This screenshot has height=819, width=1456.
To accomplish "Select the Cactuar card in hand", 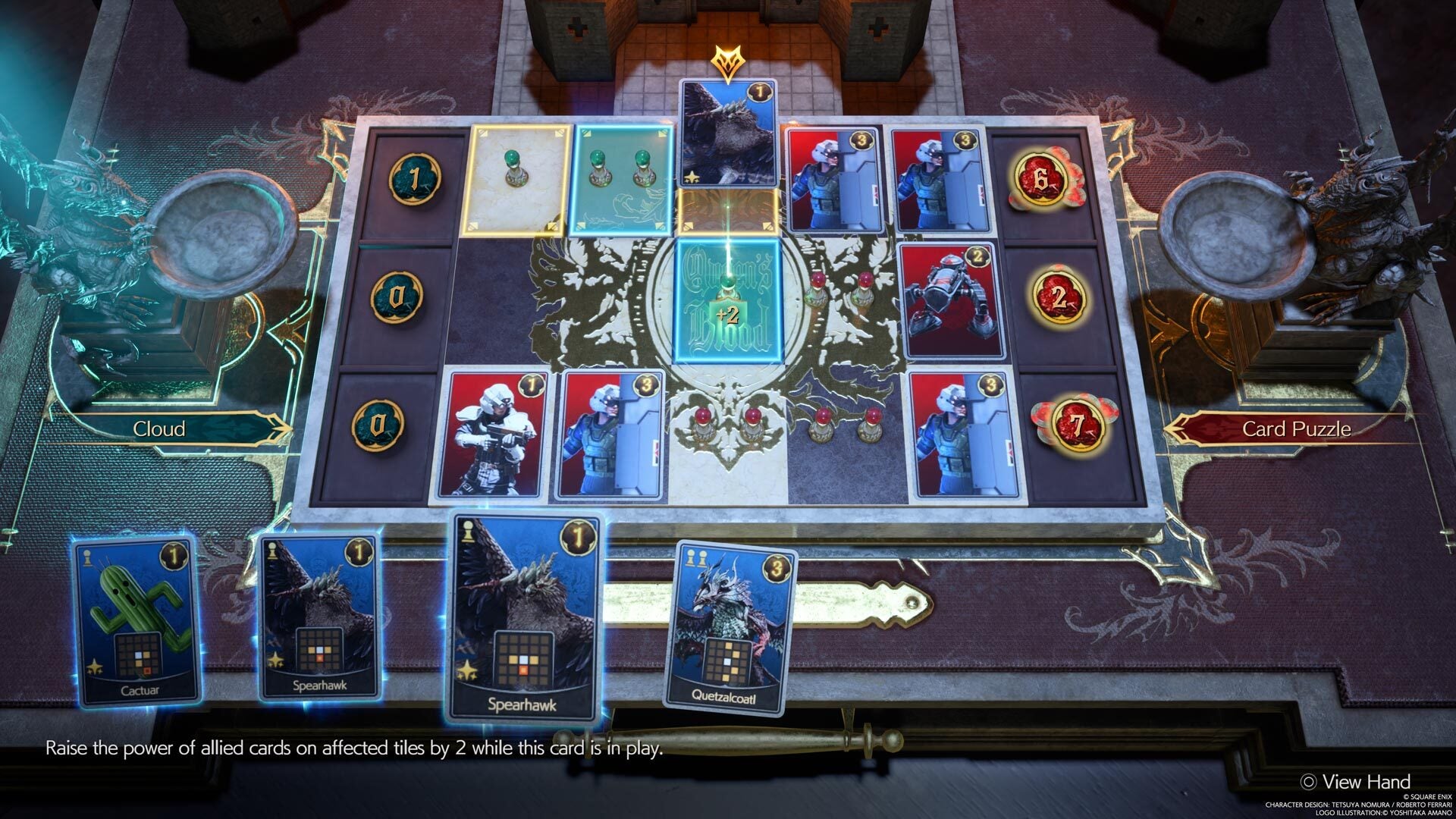I will (133, 618).
